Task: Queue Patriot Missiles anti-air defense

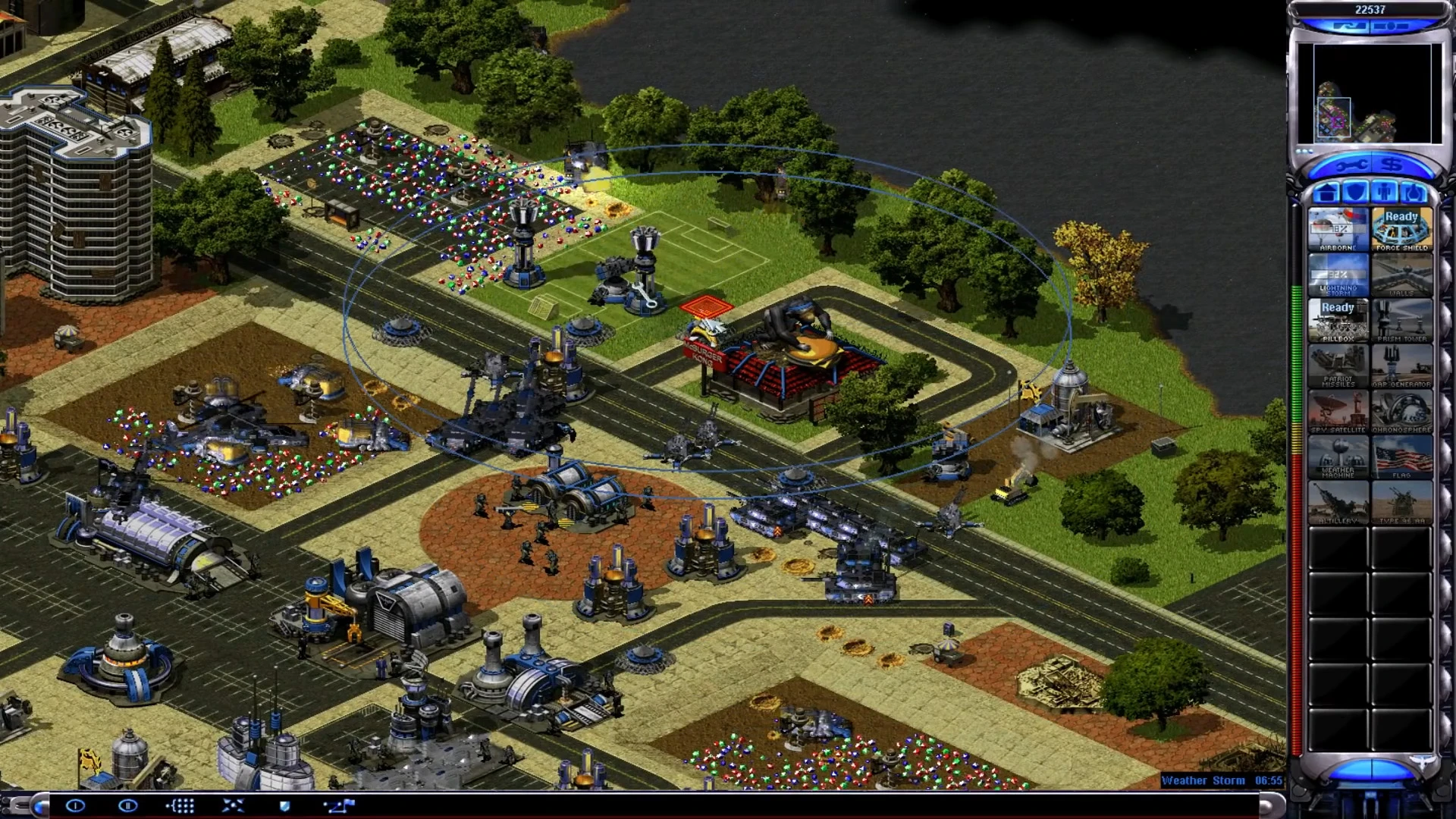Action: click(1338, 364)
